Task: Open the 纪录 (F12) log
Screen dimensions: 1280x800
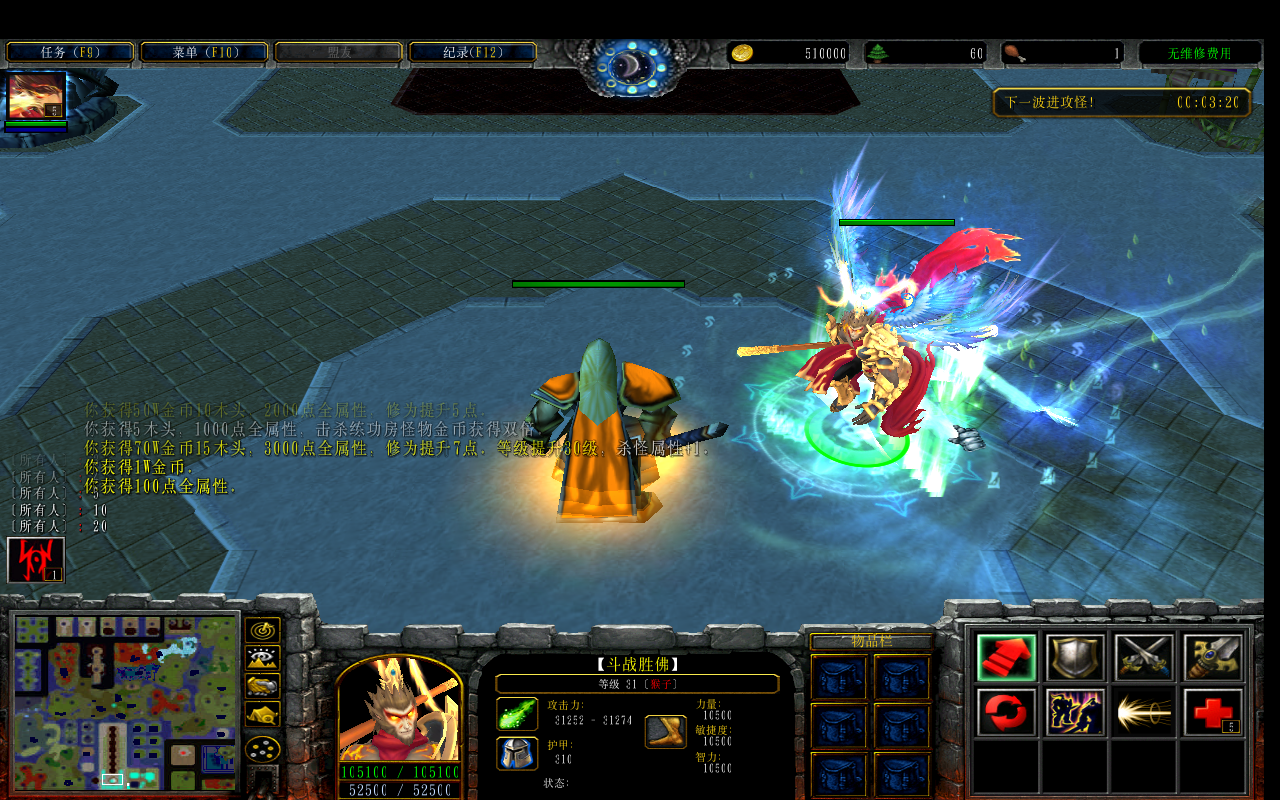Action: pos(472,52)
